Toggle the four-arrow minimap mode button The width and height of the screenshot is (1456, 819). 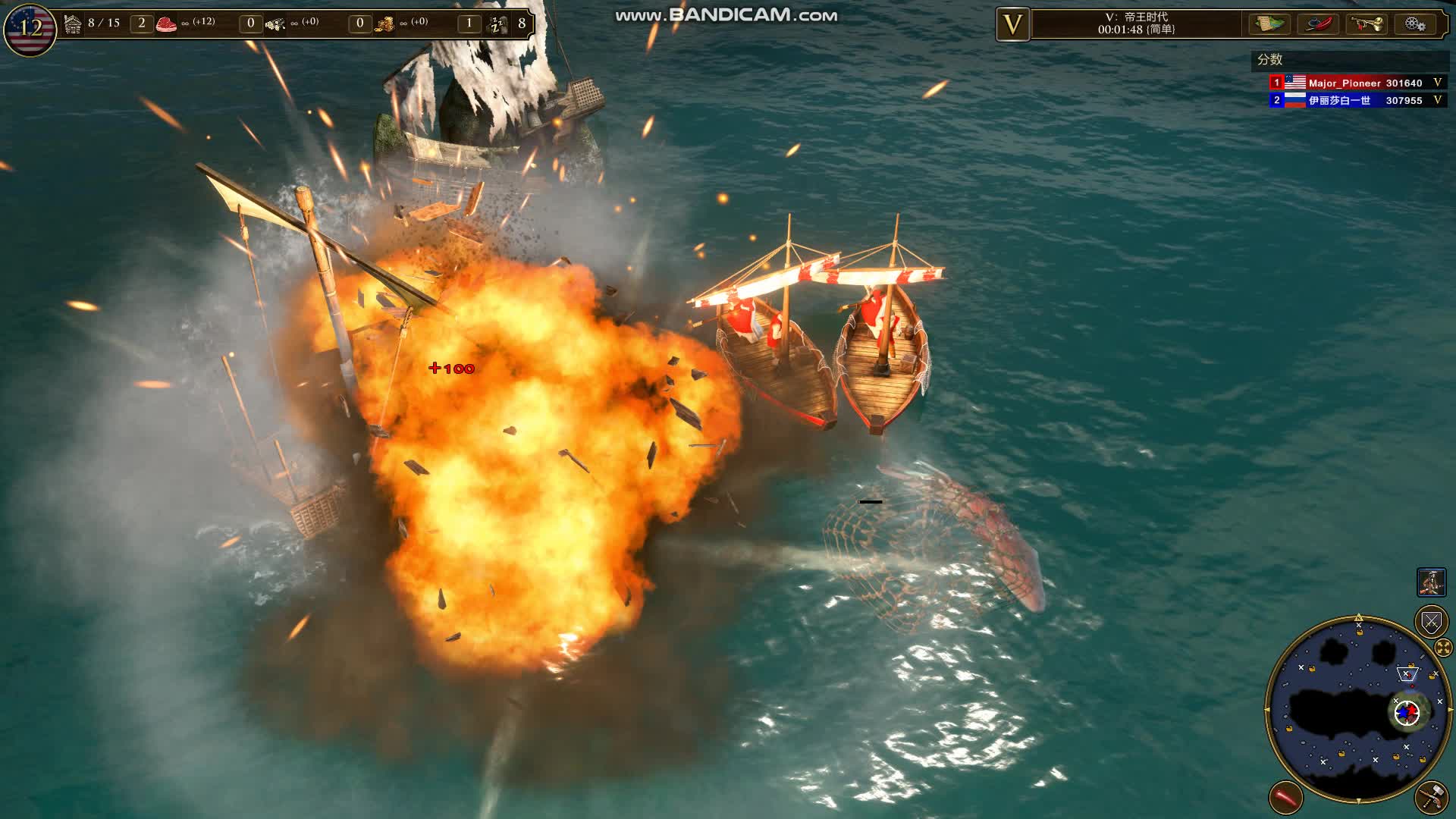coord(1443,647)
